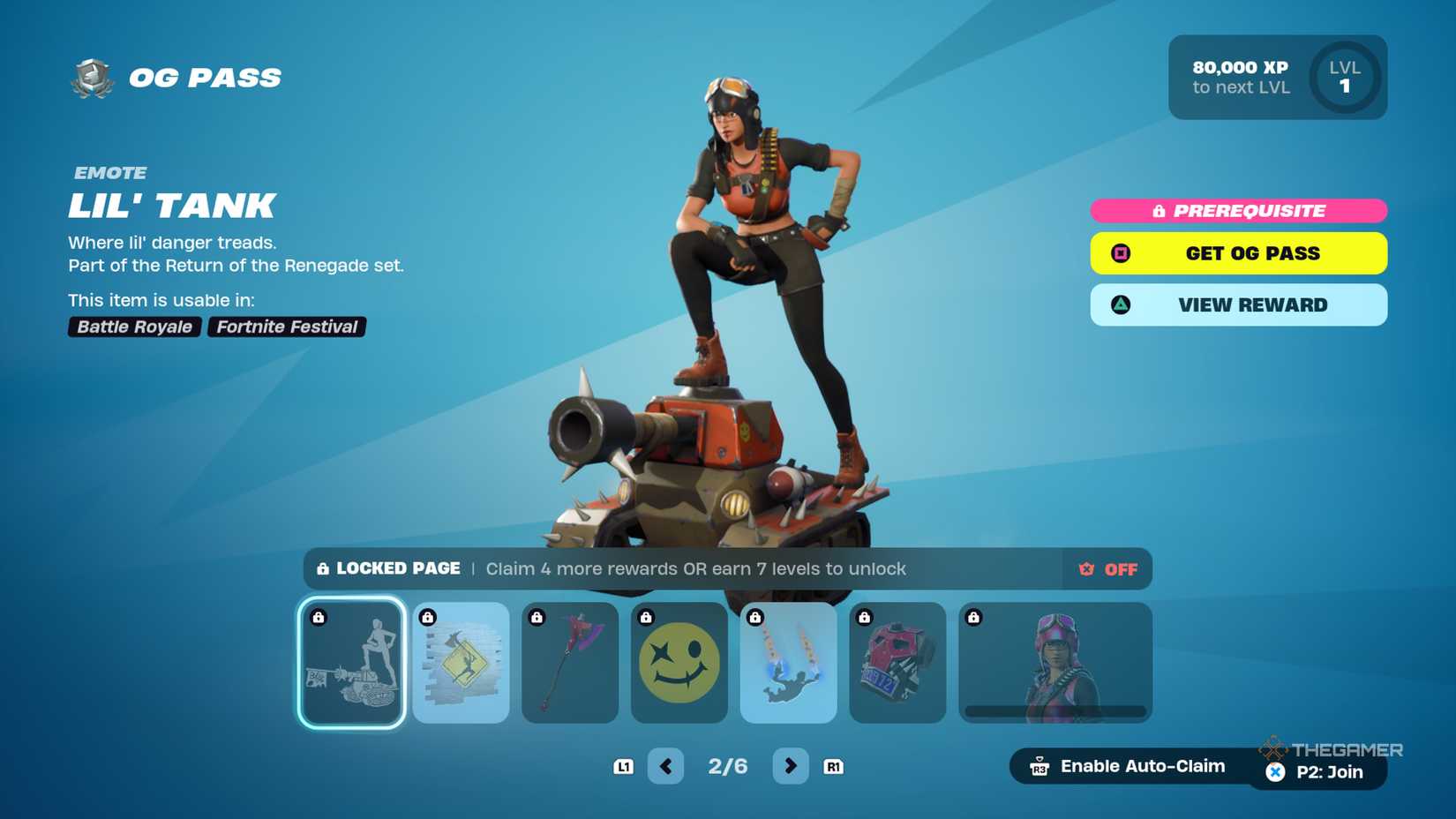
Task: Click the skydiving contrail reward icon
Action: [788, 663]
